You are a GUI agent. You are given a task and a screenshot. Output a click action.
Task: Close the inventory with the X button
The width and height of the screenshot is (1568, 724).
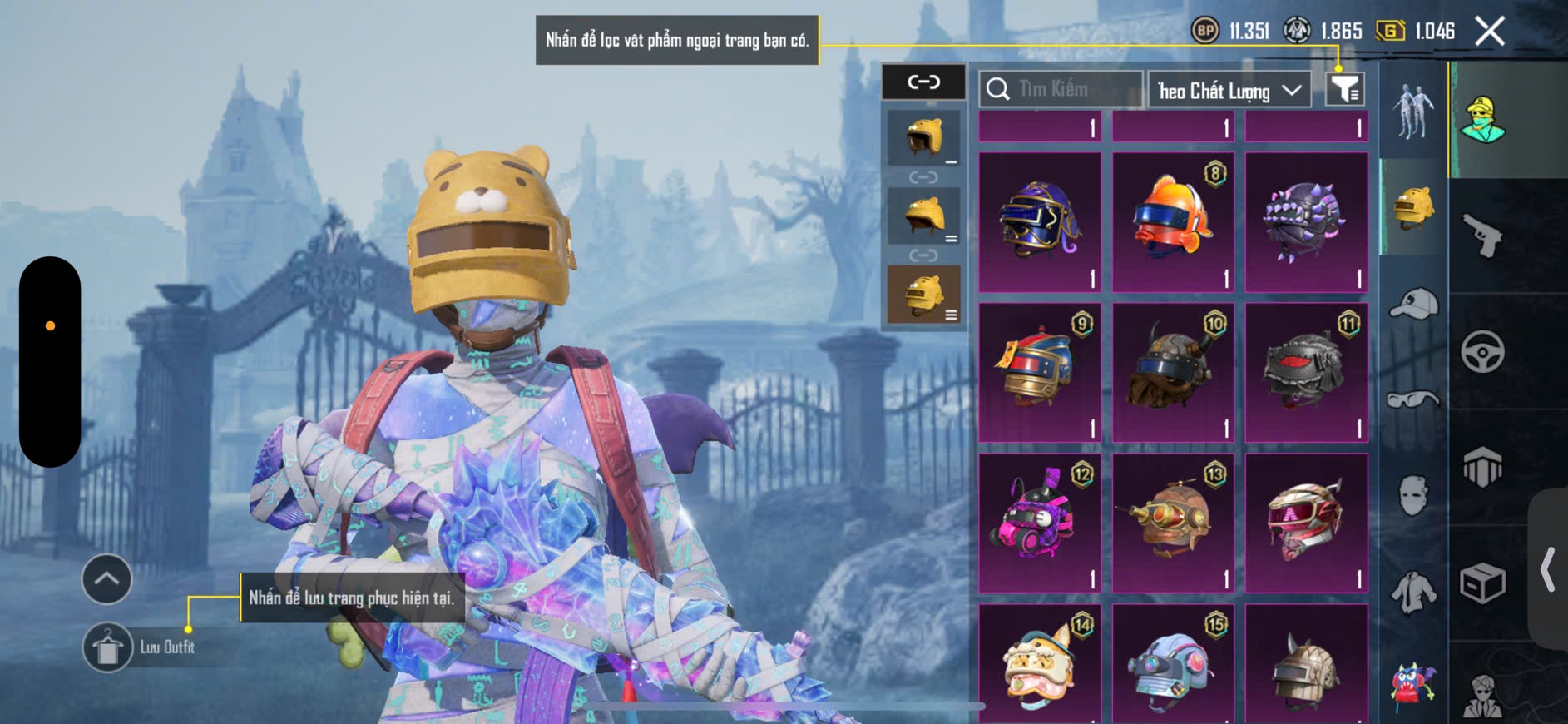click(x=1489, y=32)
